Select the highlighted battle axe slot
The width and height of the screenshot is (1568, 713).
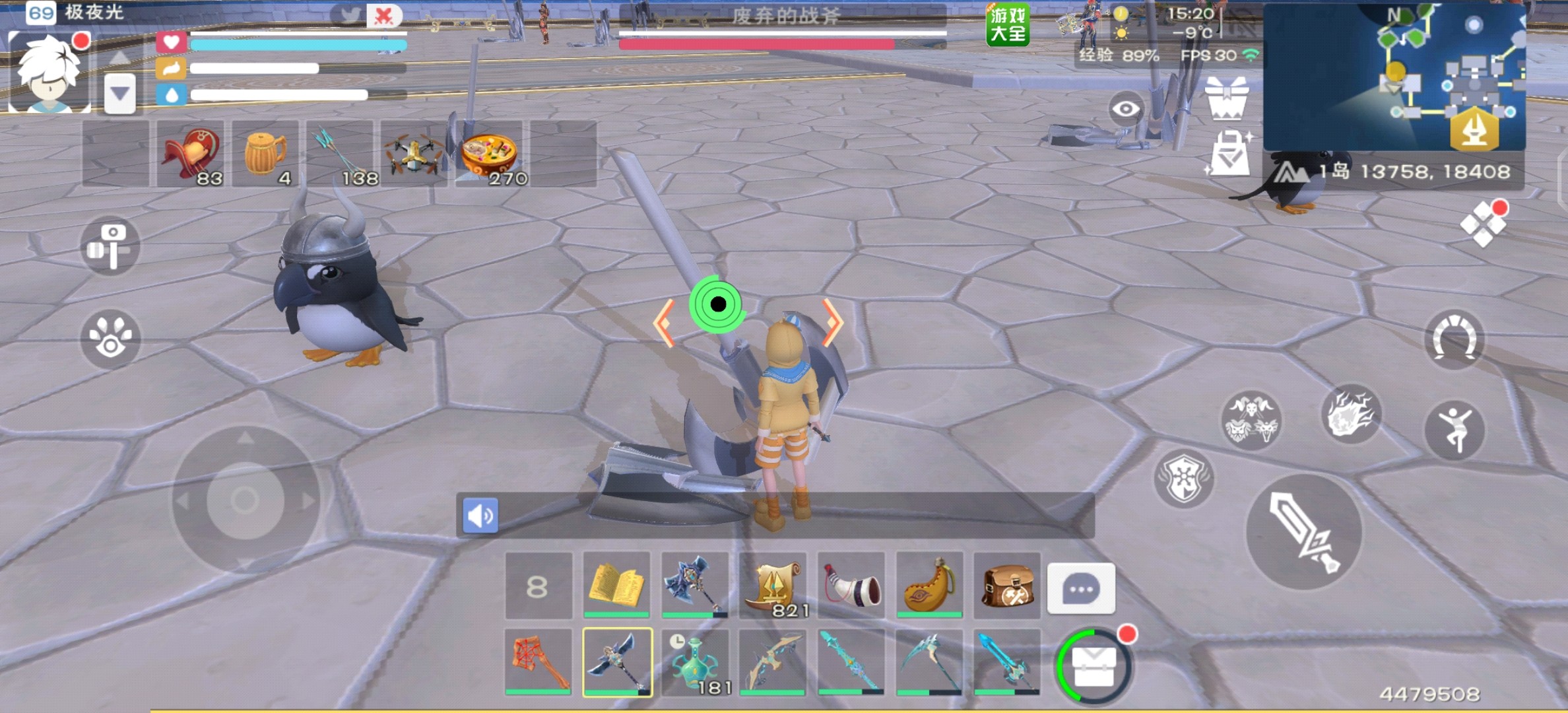tap(617, 662)
